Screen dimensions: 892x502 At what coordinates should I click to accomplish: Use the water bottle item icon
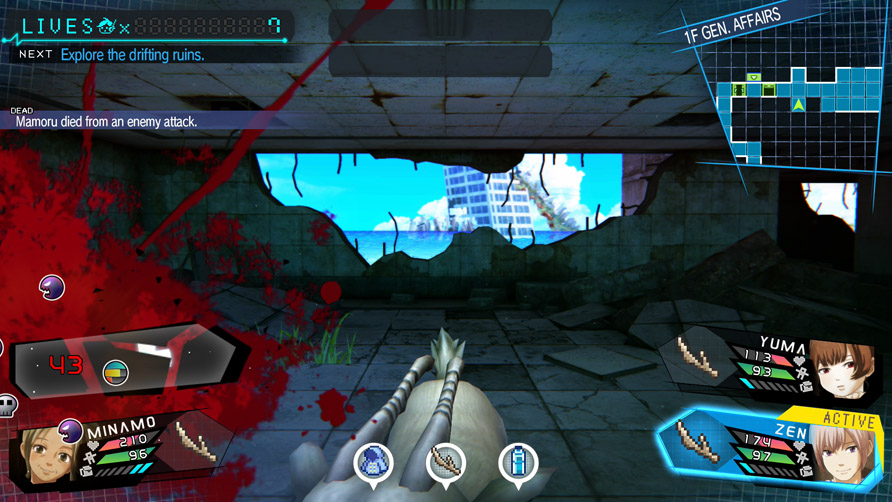click(518, 462)
